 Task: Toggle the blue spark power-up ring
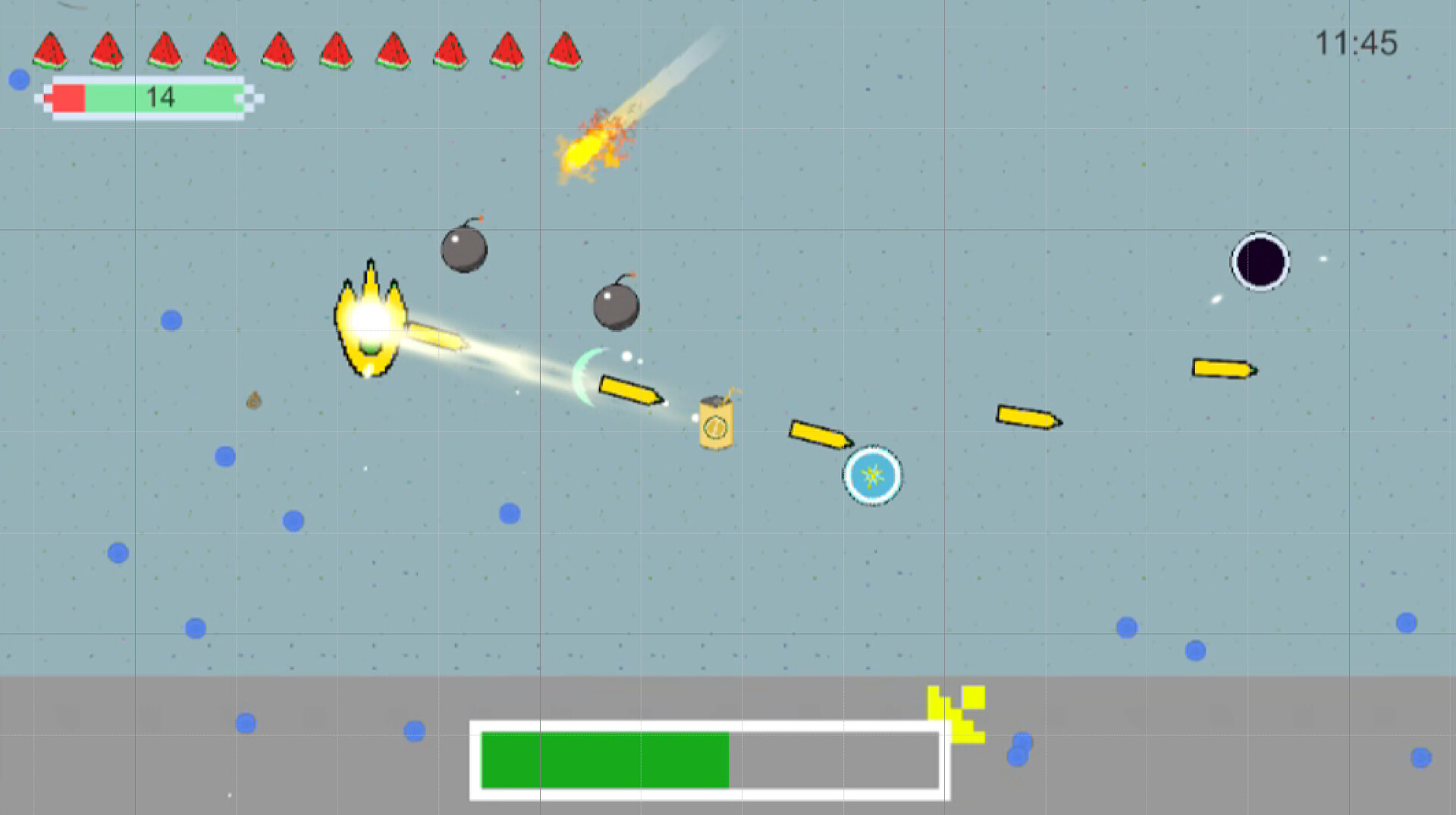[x=872, y=476]
